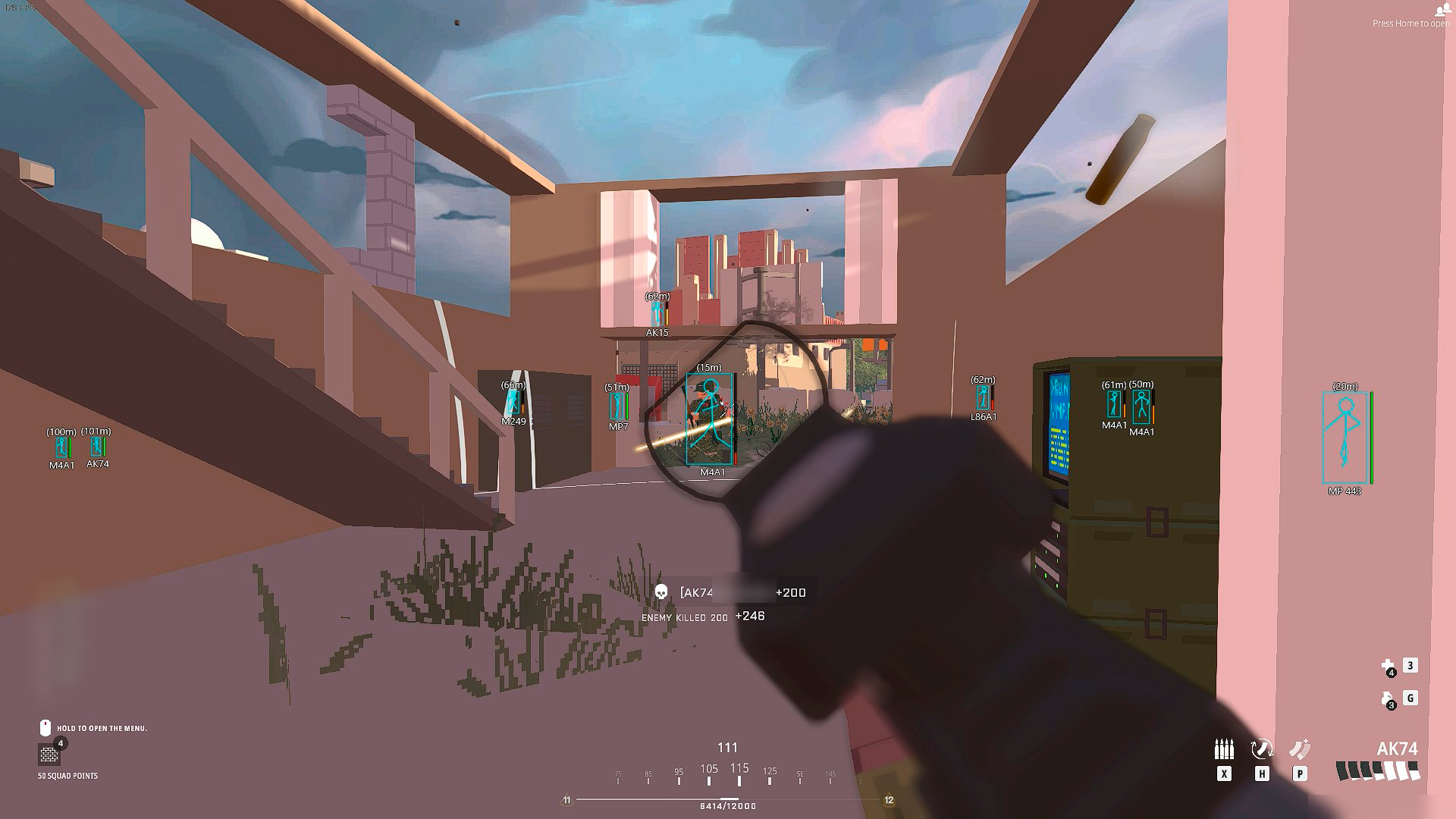1456x819 pixels.
Task: Click the ENEMY KILLED 200 notification text
Action: (x=685, y=617)
